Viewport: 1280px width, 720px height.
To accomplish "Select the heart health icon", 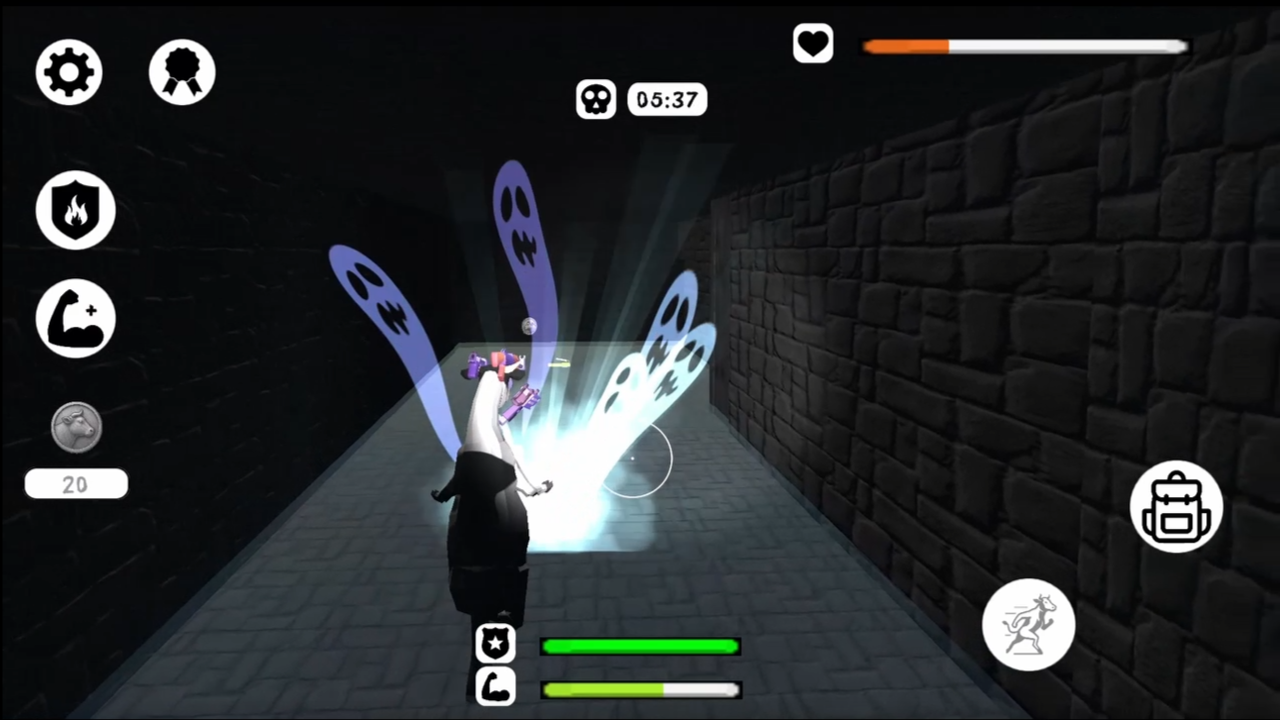I will point(812,43).
